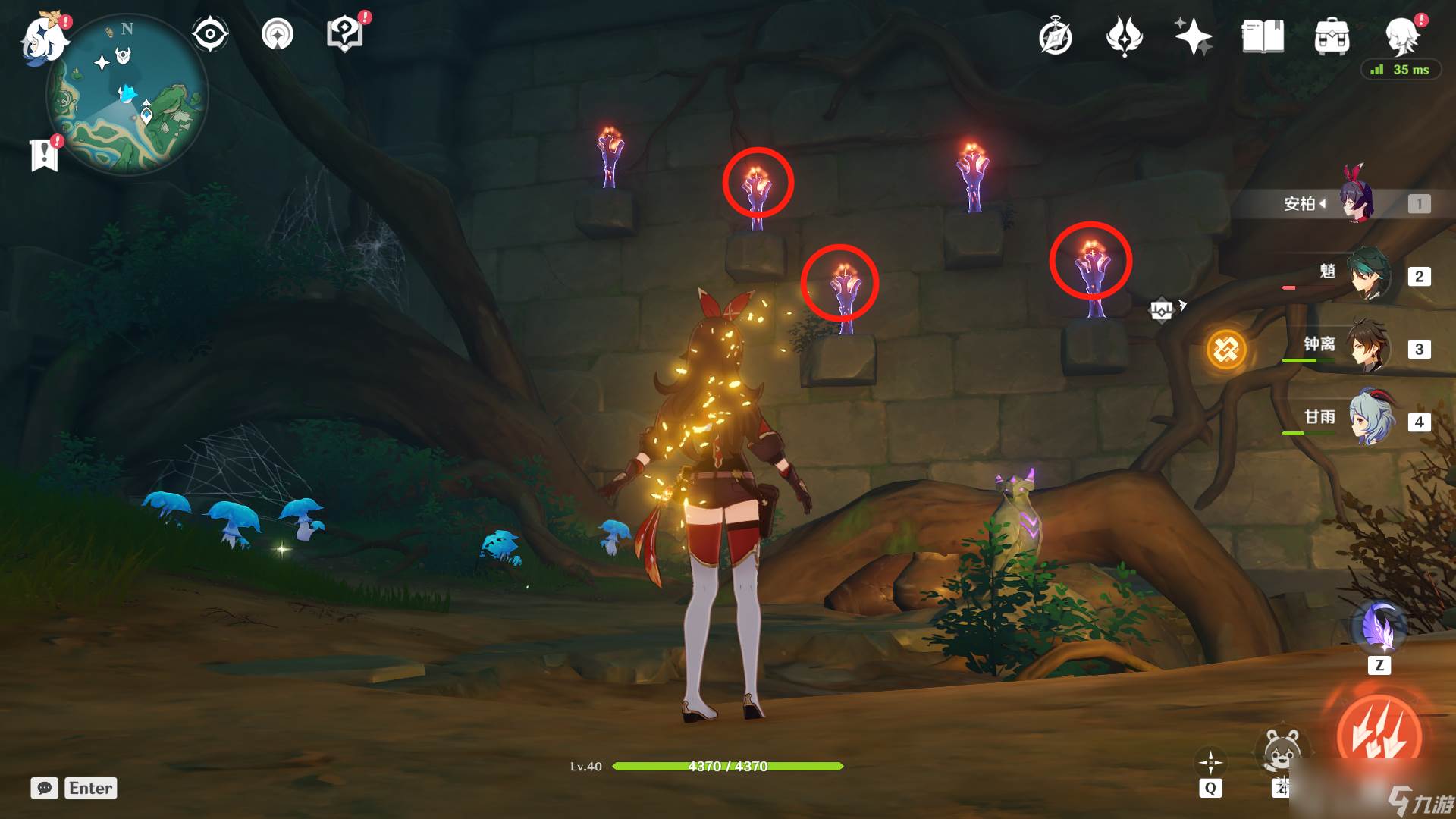Screen dimensions: 1456x819
Task: Activate the fiery arrows elemental burst
Action: [x=1379, y=736]
